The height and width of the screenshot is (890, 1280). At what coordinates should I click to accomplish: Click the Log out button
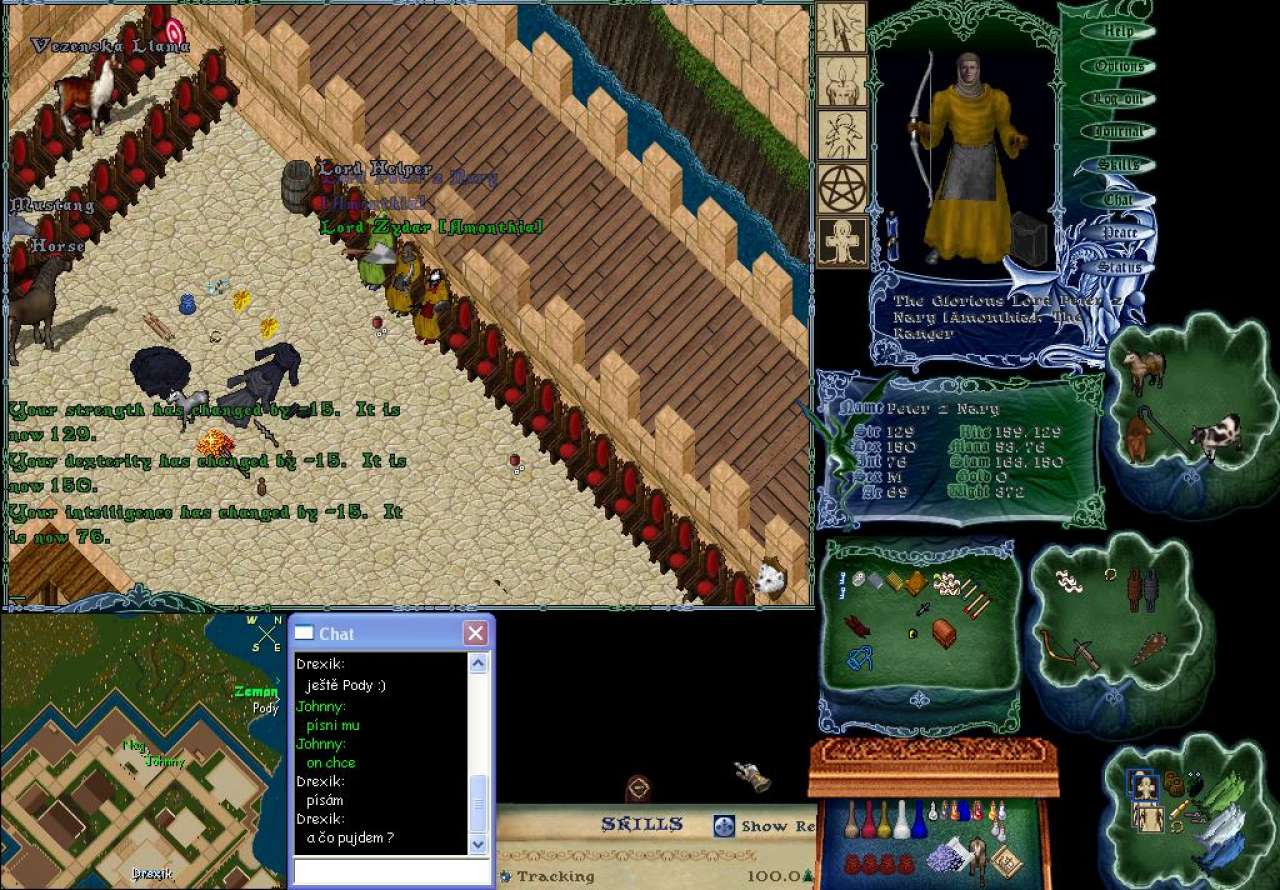(x=1118, y=99)
